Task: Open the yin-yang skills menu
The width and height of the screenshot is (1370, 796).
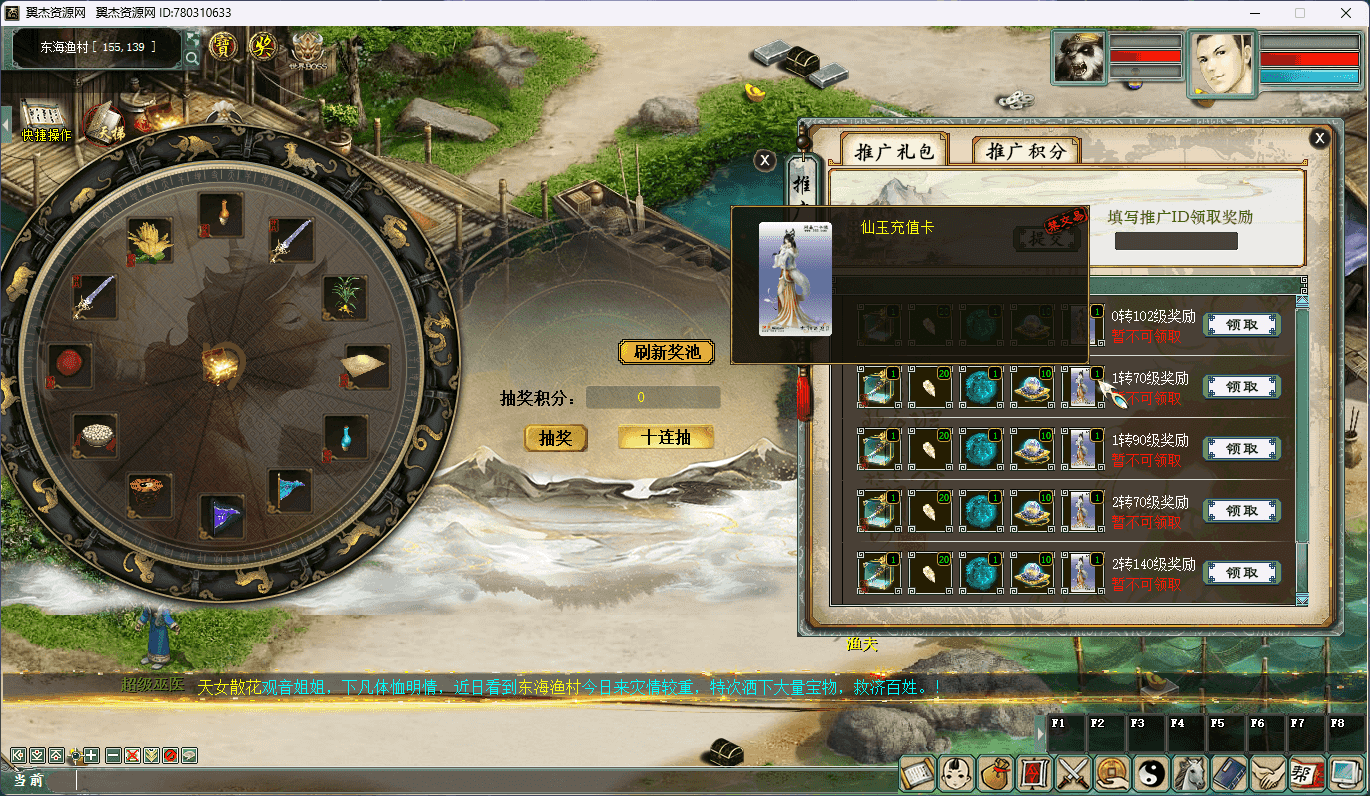Action: 1150,772
